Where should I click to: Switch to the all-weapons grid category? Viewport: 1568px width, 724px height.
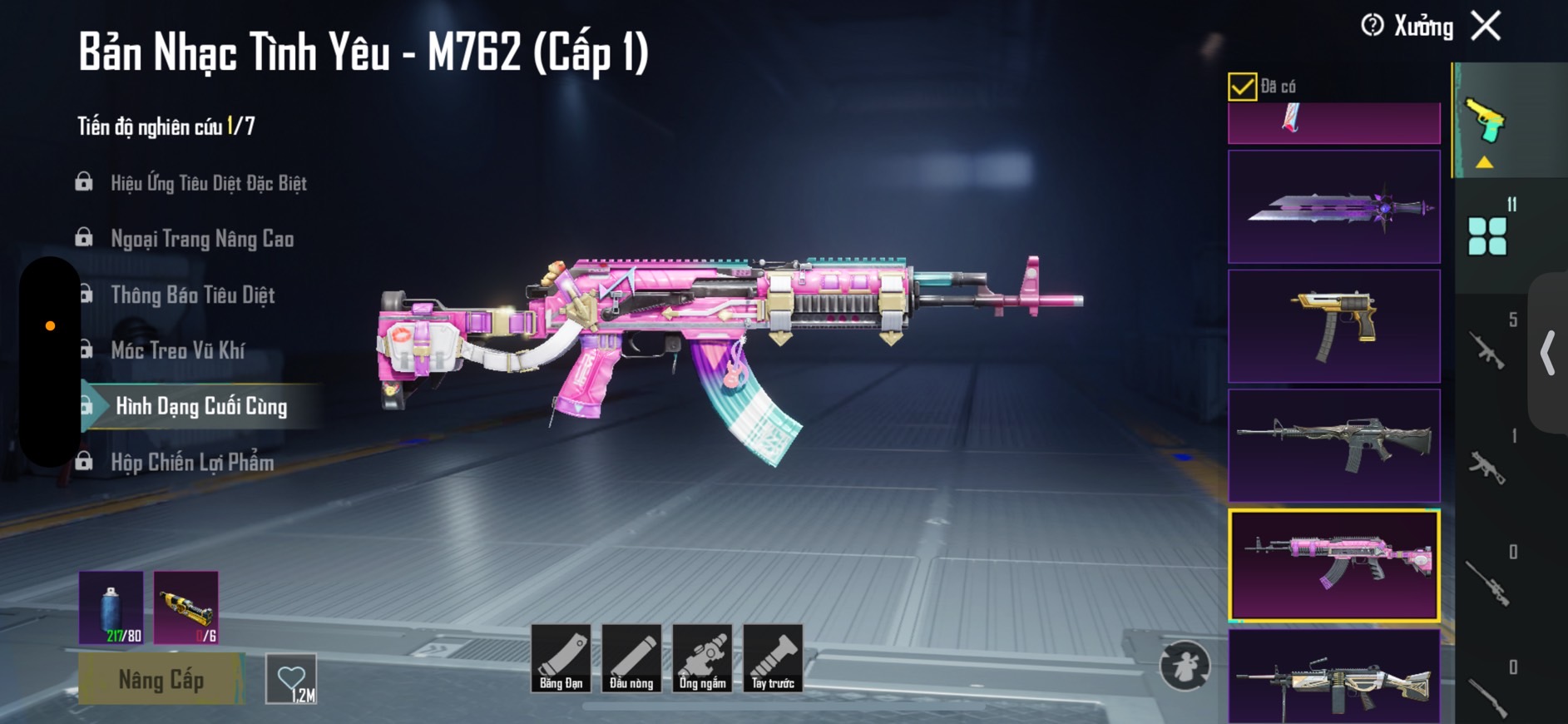click(x=1487, y=236)
